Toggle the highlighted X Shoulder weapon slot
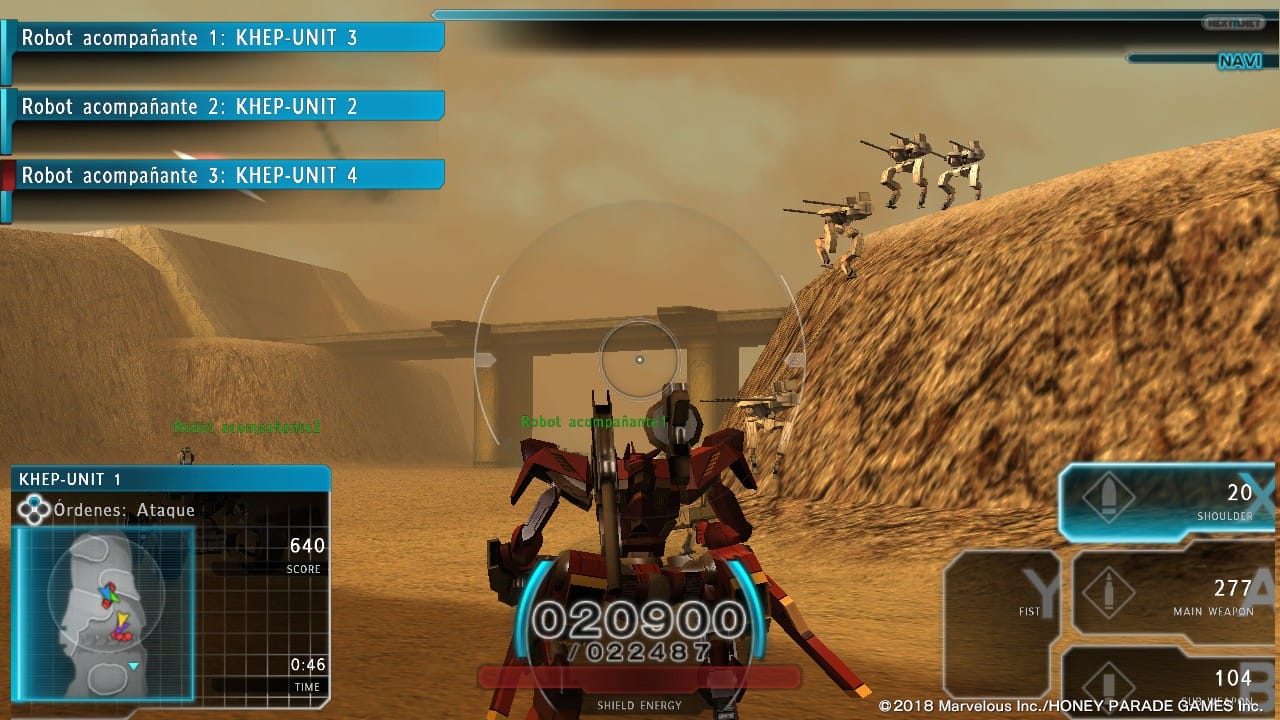Image resolution: width=1280 pixels, height=720 pixels. (1165, 497)
